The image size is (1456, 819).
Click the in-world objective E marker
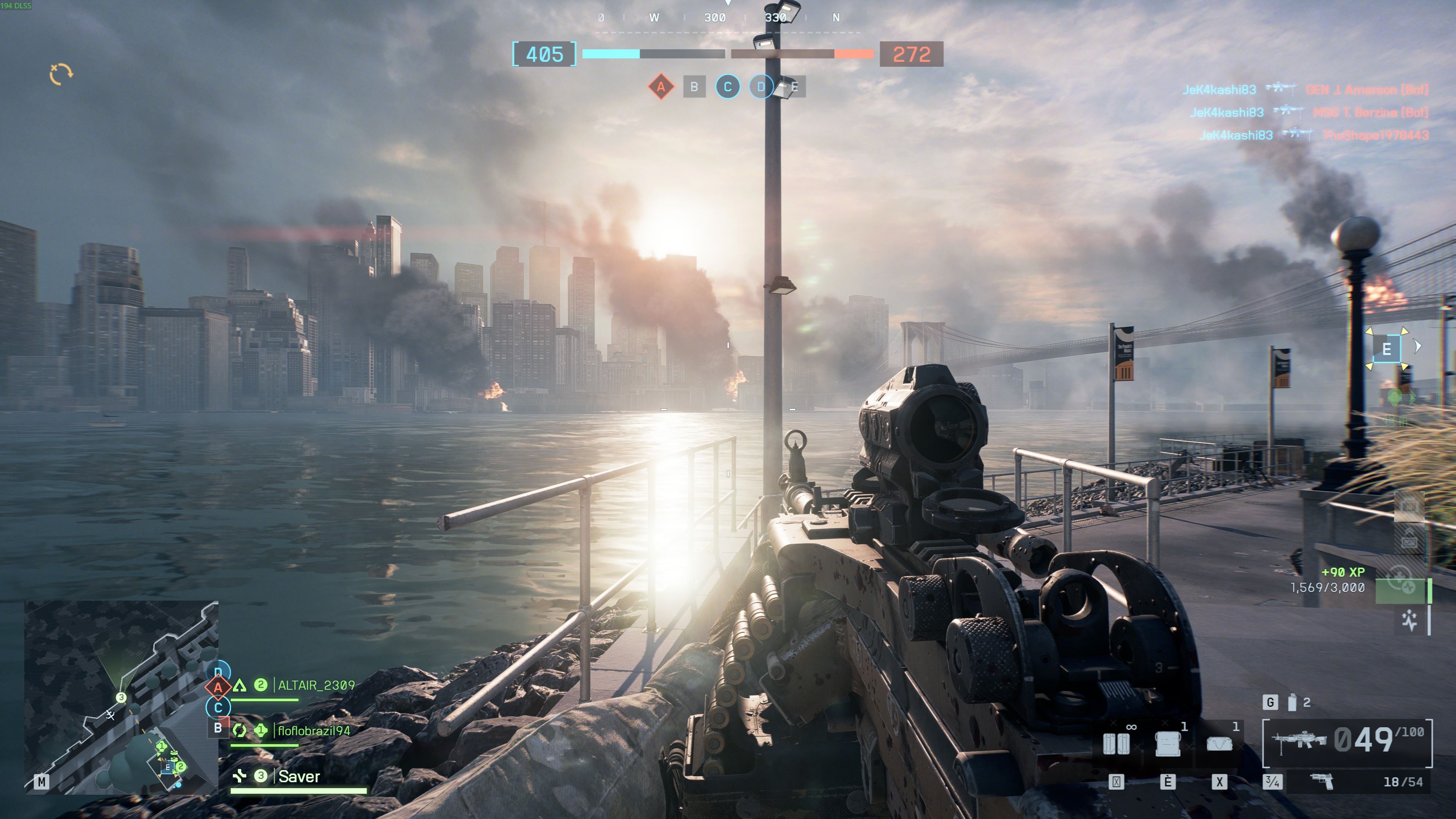coord(1387,349)
